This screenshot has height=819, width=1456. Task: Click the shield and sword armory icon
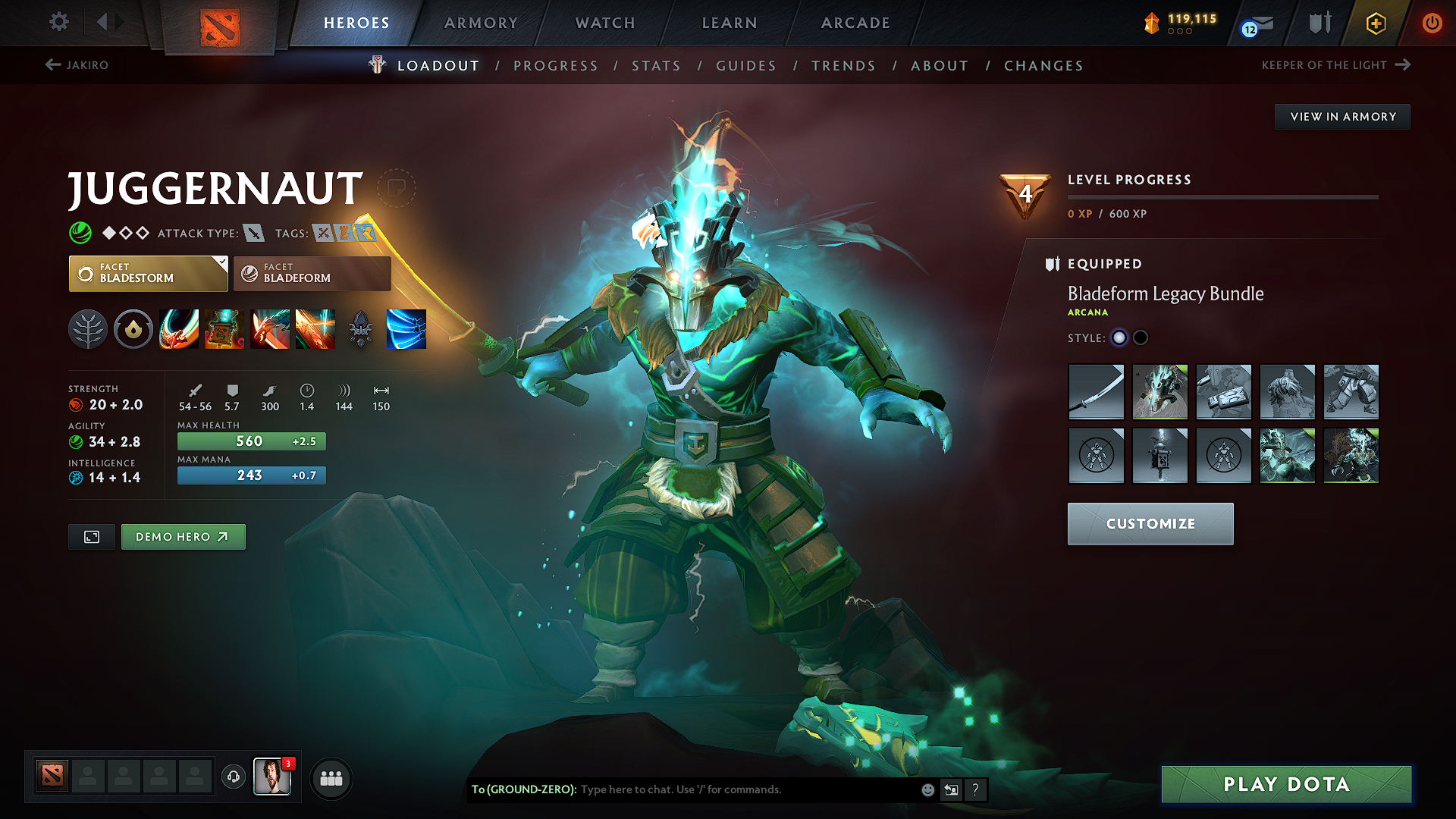pos(1319,23)
